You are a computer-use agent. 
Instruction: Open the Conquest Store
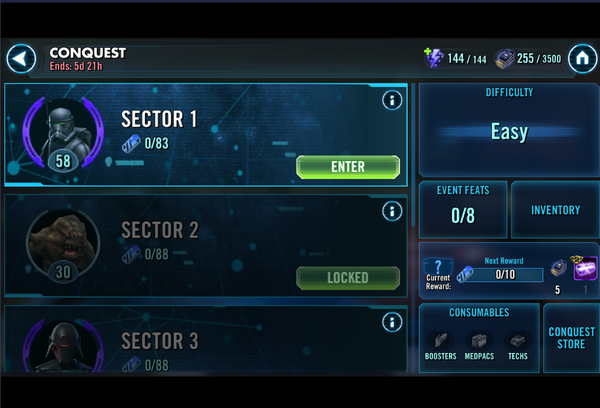coord(571,338)
